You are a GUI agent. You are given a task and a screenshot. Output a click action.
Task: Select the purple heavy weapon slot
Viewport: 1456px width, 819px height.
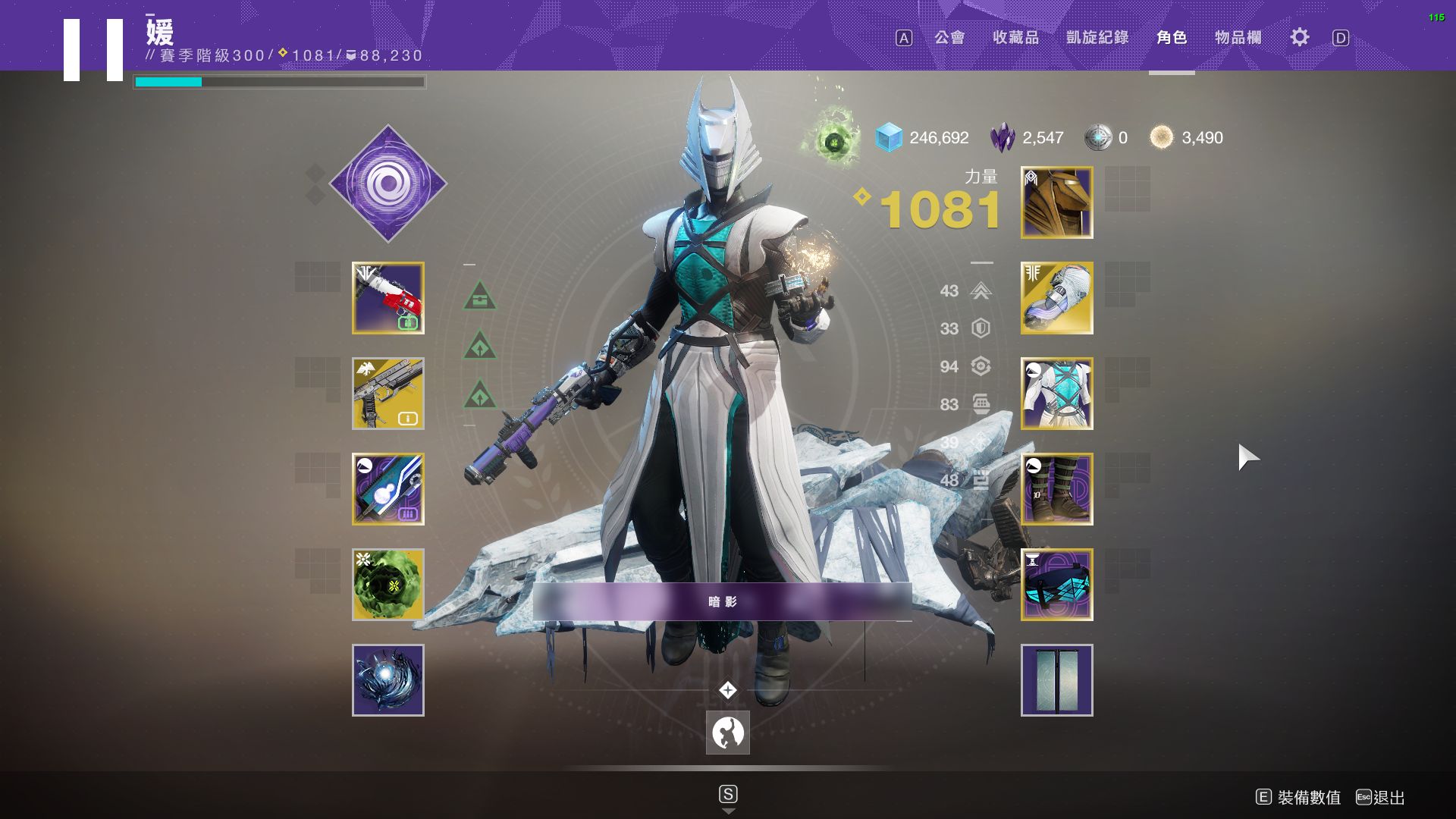pos(388,489)
